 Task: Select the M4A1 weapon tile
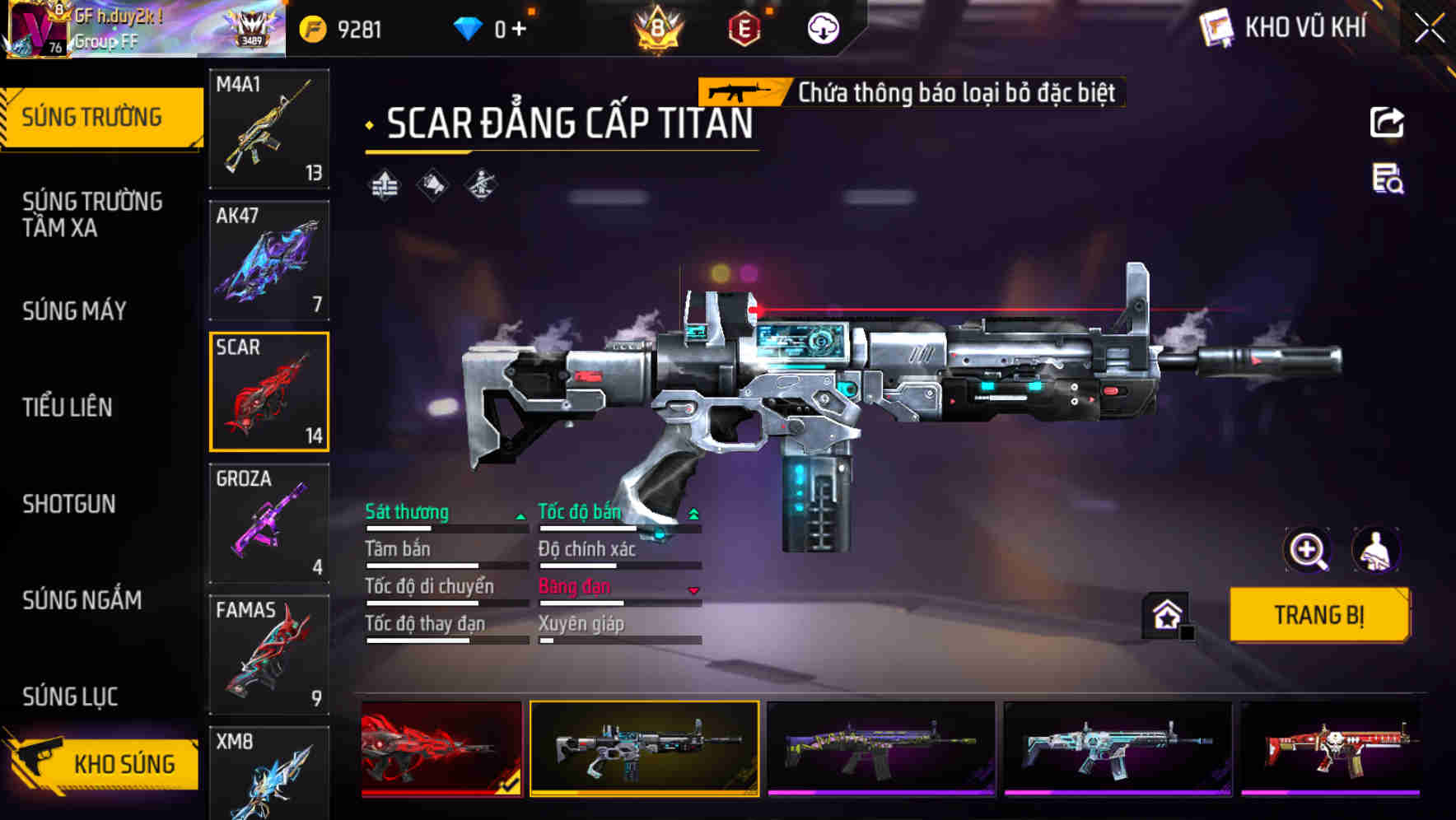[x=269, y=128]
